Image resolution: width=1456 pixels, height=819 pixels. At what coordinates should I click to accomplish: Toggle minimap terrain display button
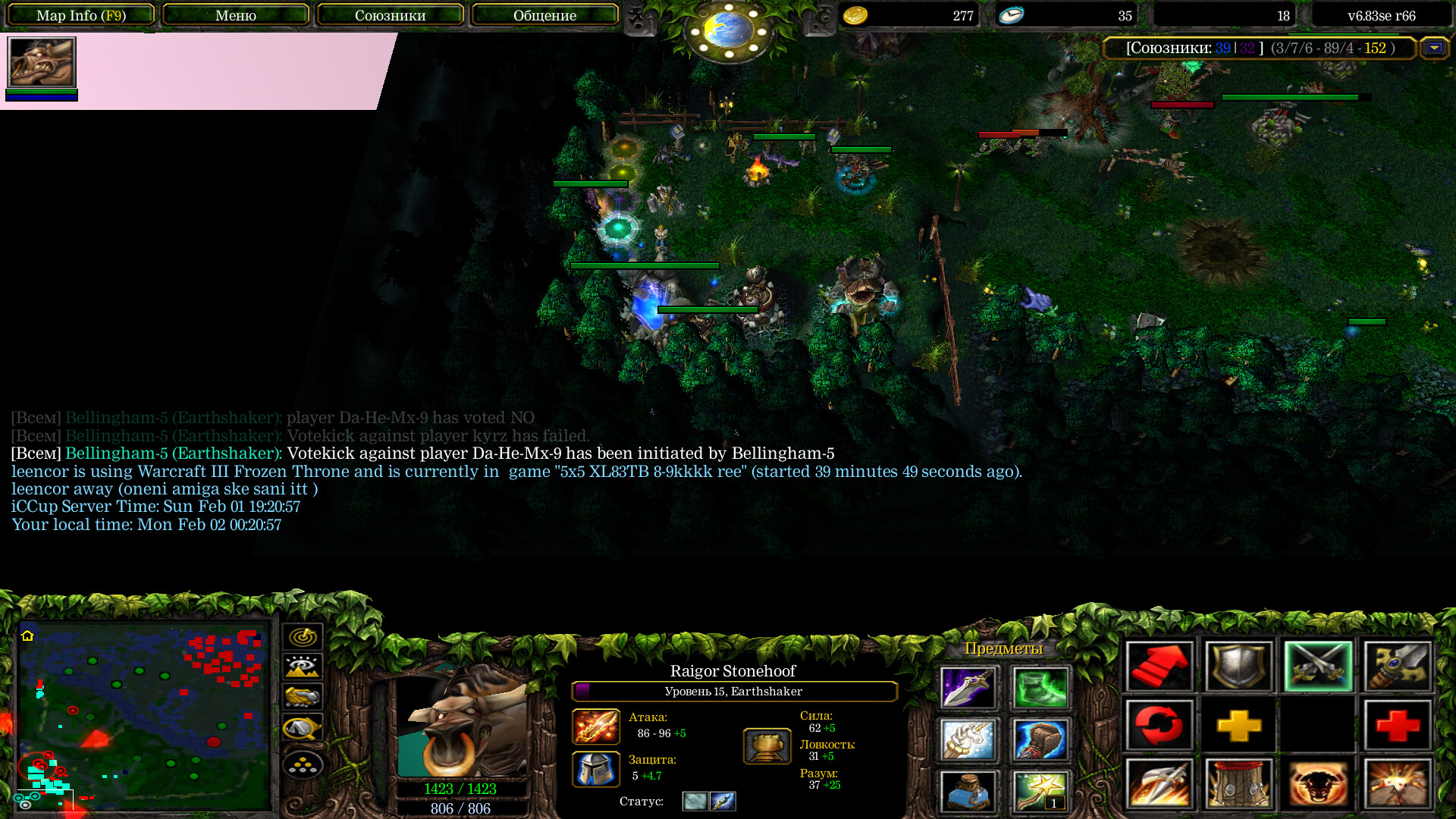click(303, 667)
